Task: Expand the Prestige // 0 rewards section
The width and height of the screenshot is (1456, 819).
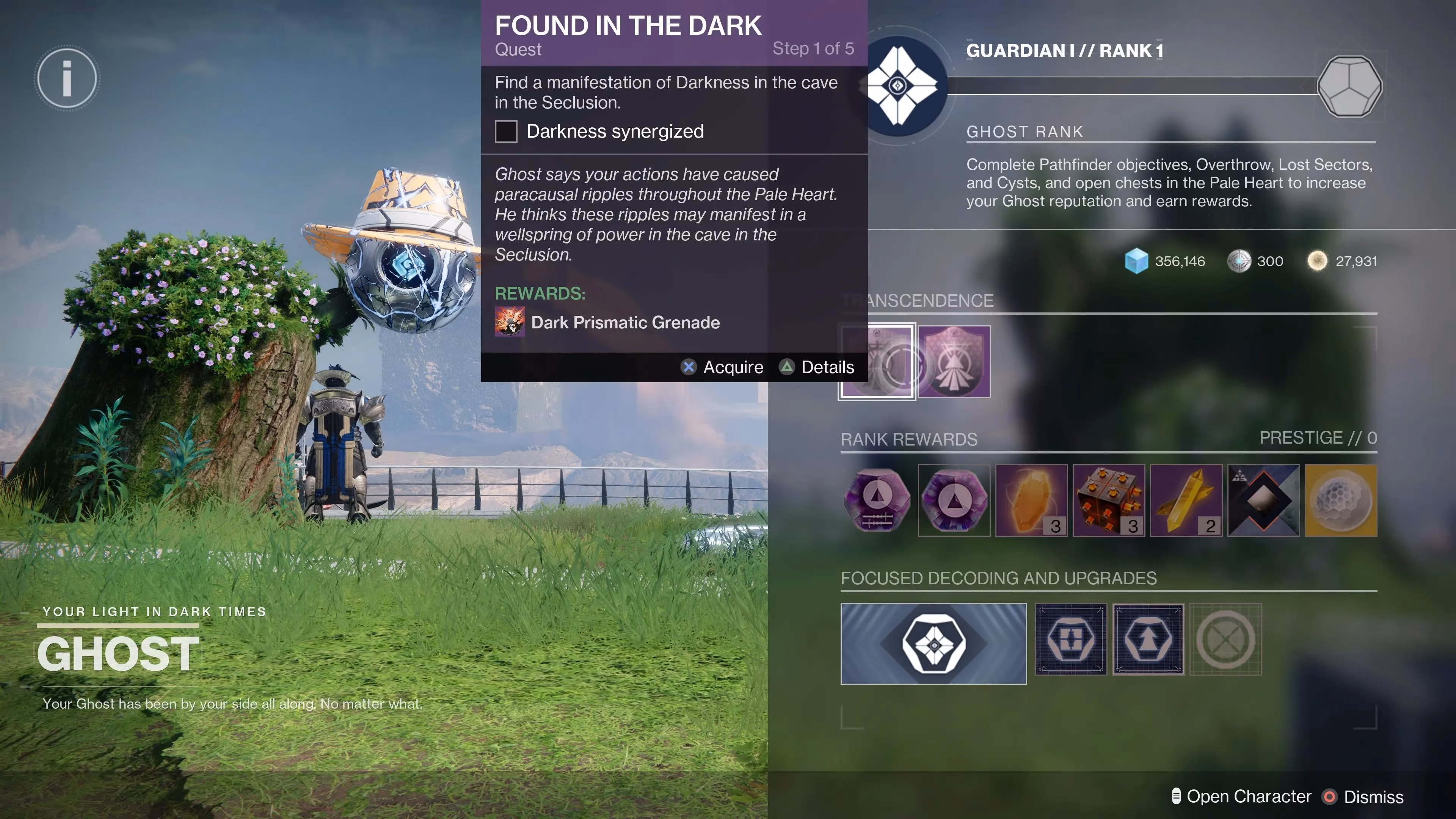Action: (x=1318, y=438)
